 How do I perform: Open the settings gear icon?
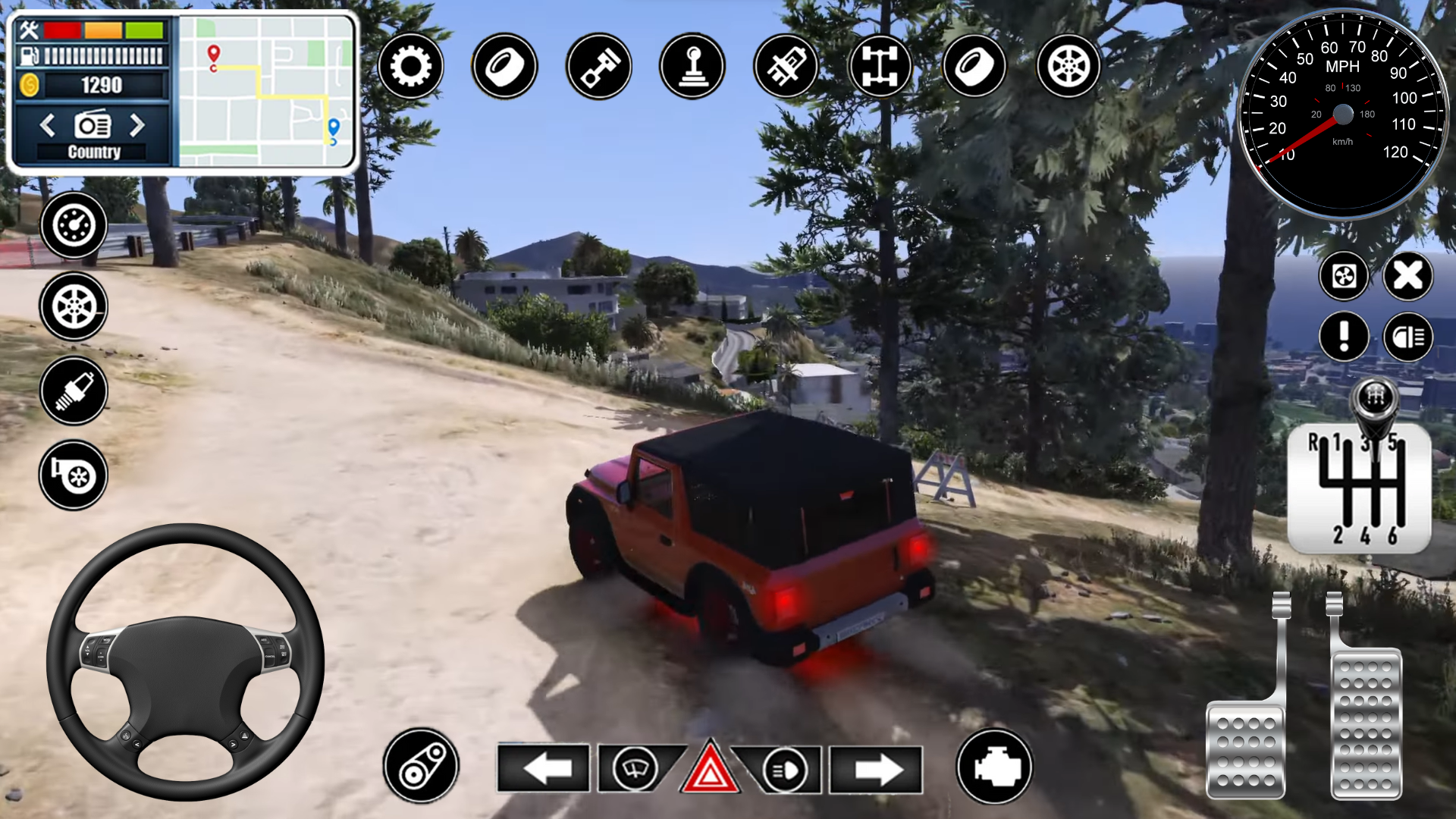(412, 67)
